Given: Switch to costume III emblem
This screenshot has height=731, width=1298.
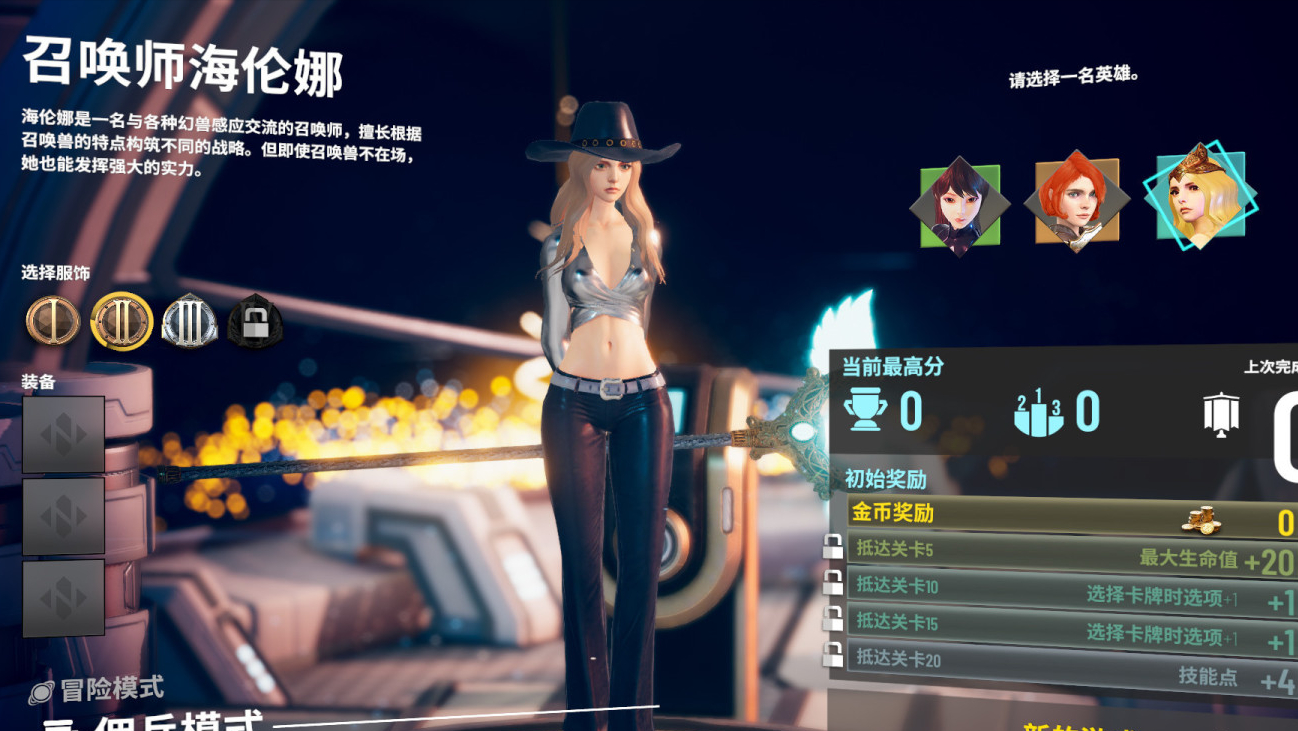Looking at the screenshot, I should coord(189,321).
